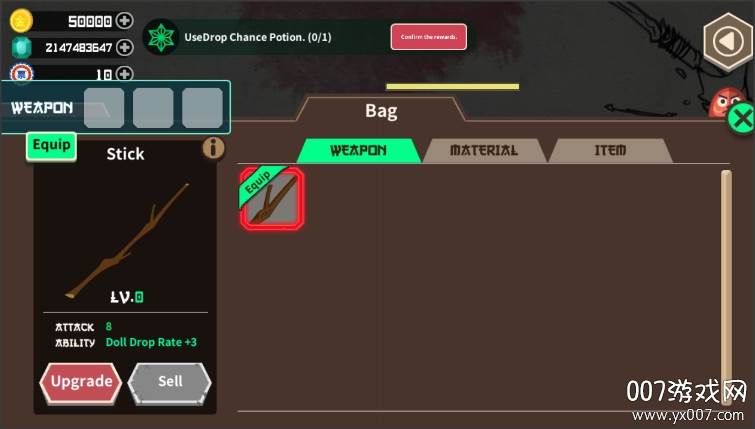Close the bag with the green X
755x429 pixels.
741,119
